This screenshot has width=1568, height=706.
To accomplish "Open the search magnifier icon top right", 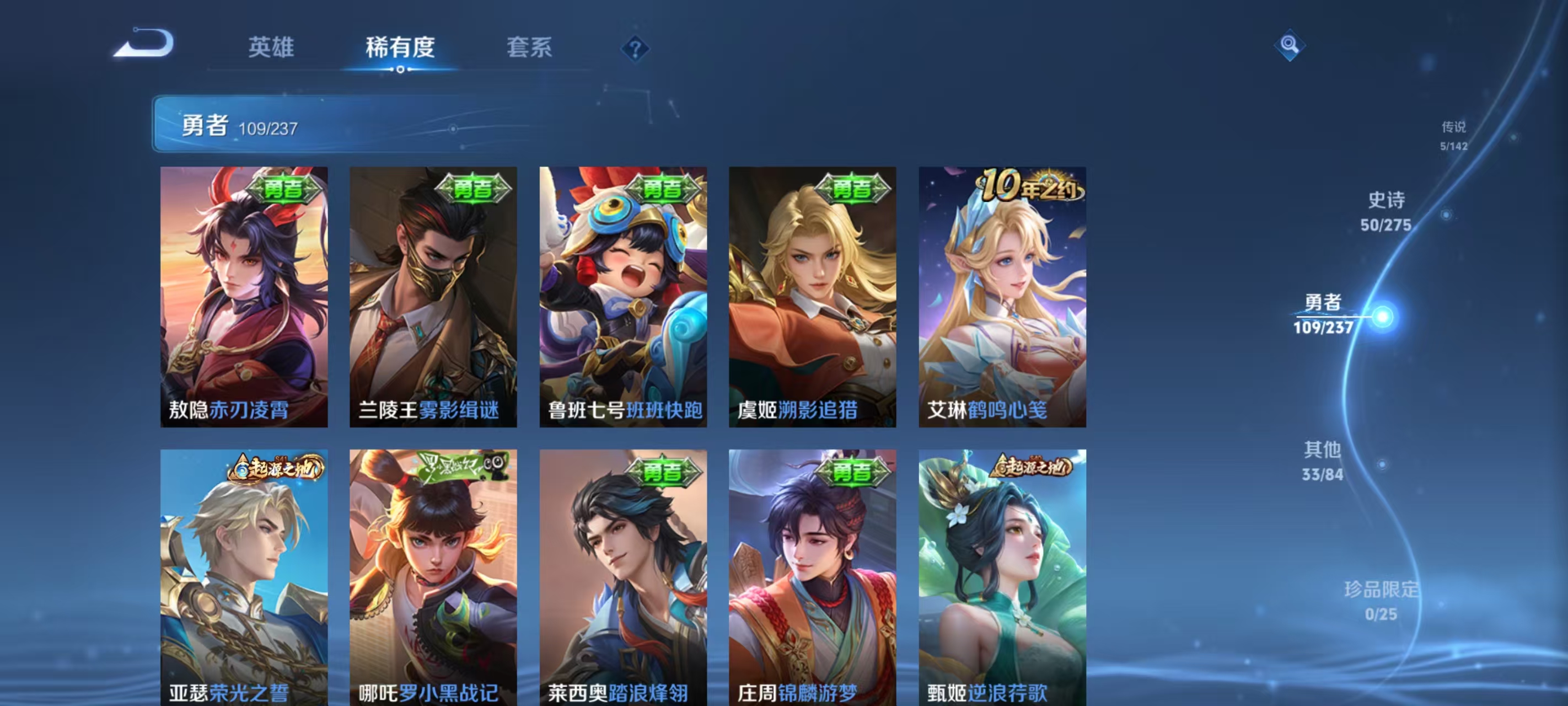I will [x=1292, y=45].
